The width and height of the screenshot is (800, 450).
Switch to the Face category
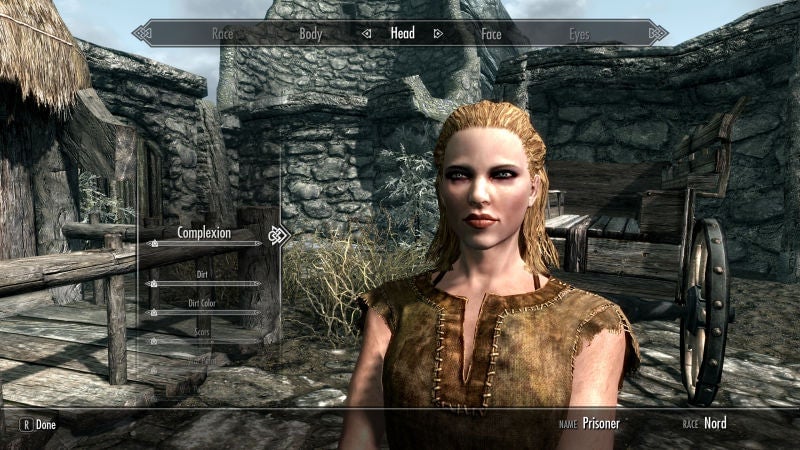(x=491, y=34)
